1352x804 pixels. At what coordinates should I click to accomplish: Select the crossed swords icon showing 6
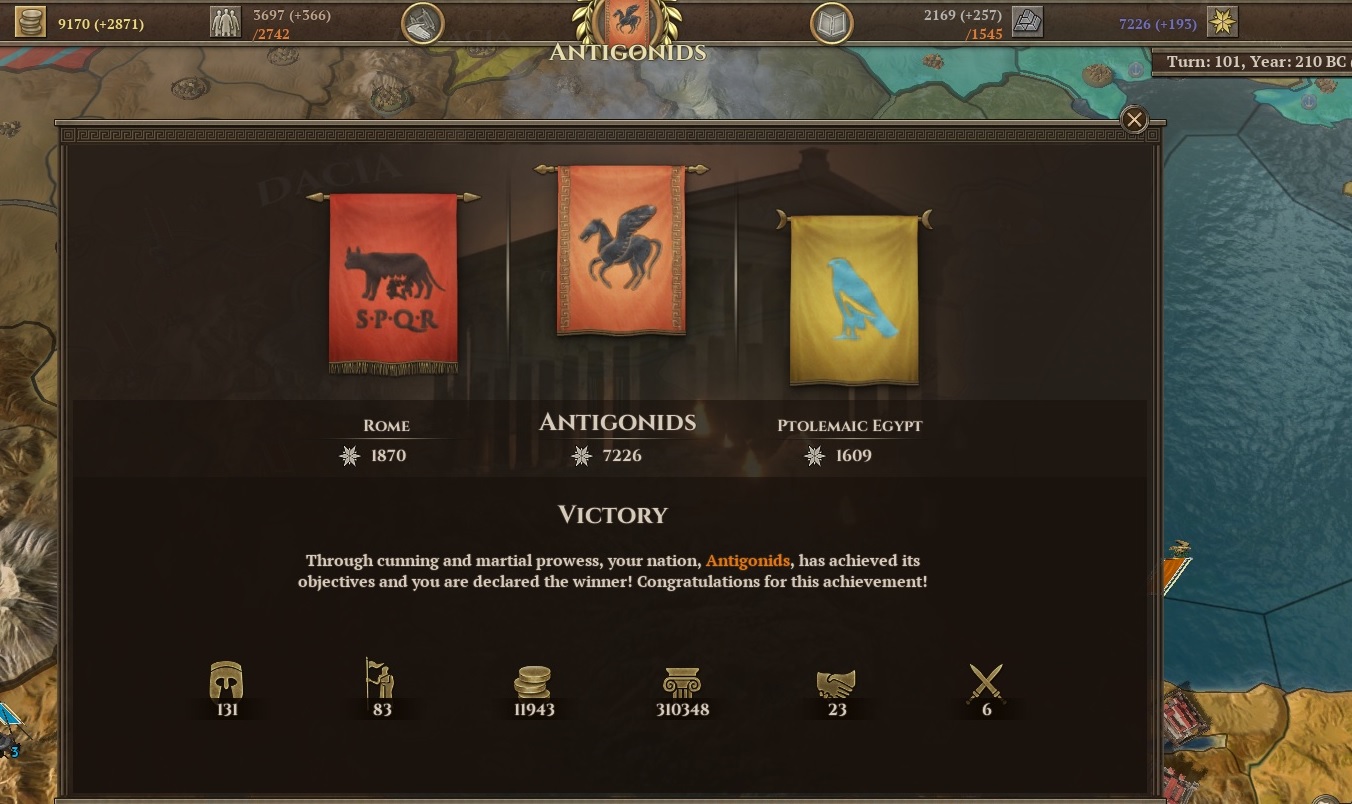point(986,680)
